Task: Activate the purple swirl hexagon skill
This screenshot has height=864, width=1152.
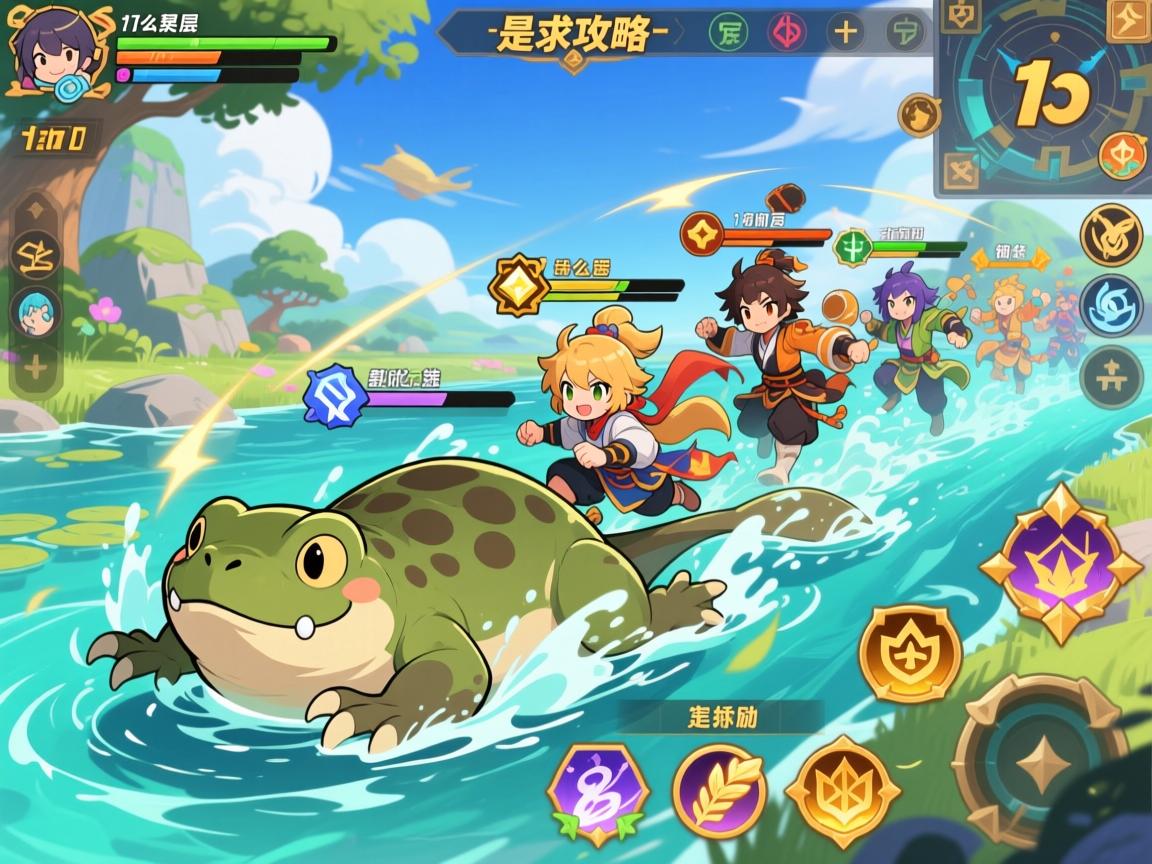Action: [598, 793]
